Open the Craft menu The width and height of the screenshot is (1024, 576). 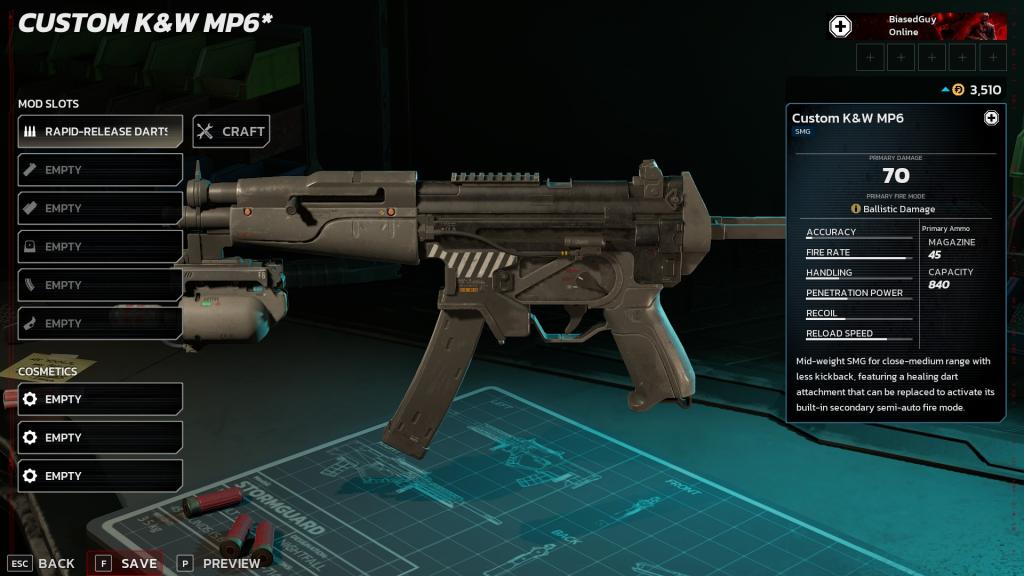click(231, 131)
